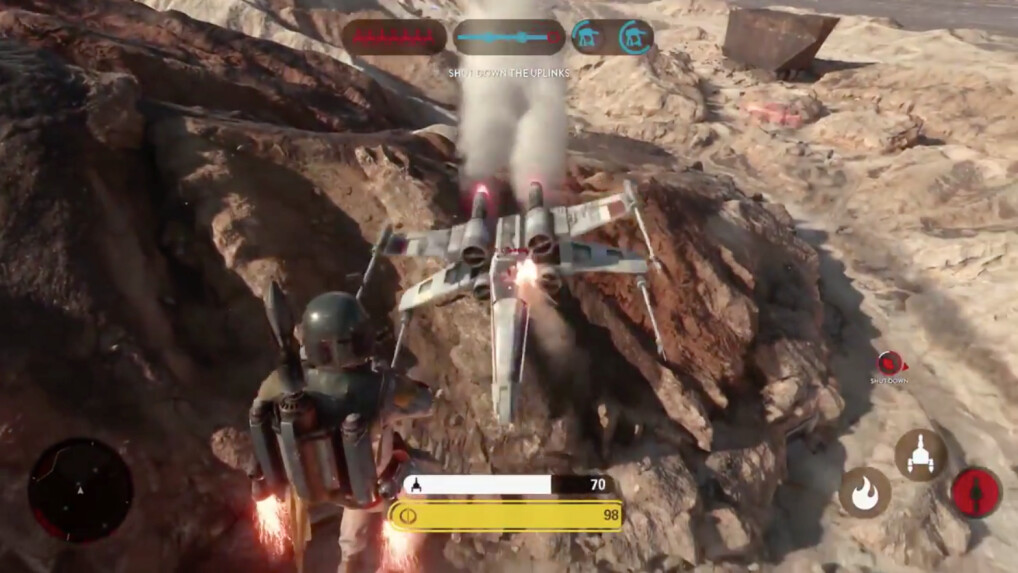The height and width of the screenshot is (573, 1018).
Task: Activate the flamethrower ability icon
Action: coord(864,492)
